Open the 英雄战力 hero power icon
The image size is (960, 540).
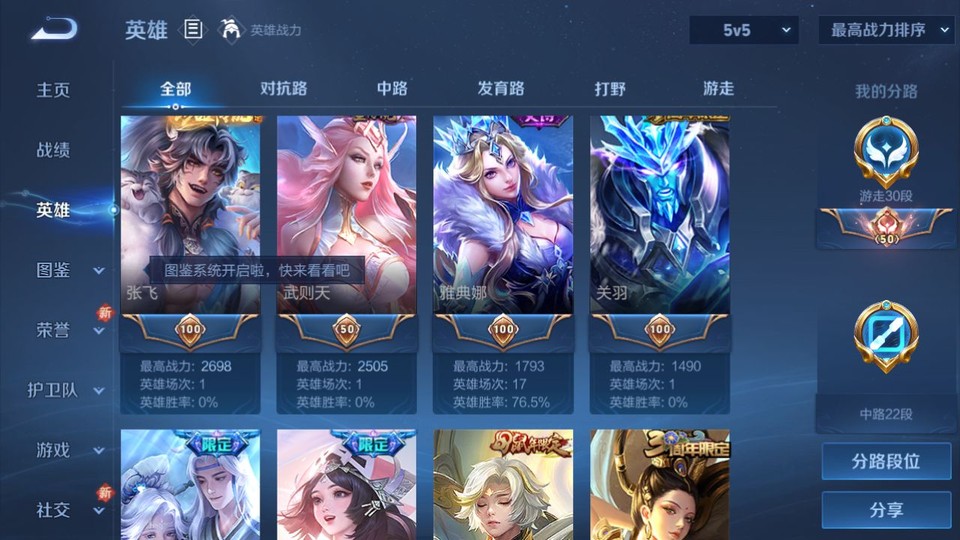[232, 30]
